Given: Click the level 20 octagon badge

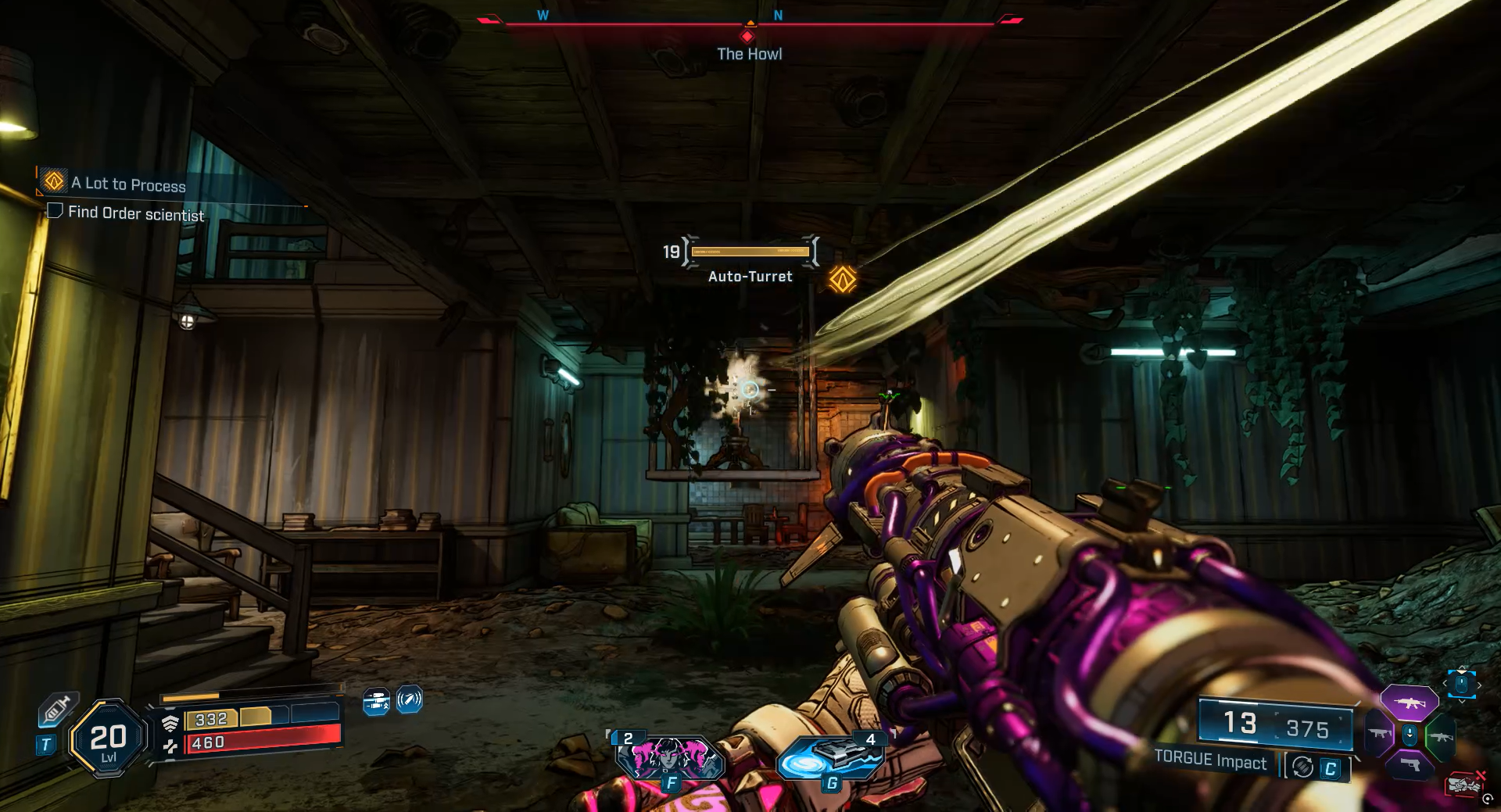Looking at the screenshot, I should 109,739.
